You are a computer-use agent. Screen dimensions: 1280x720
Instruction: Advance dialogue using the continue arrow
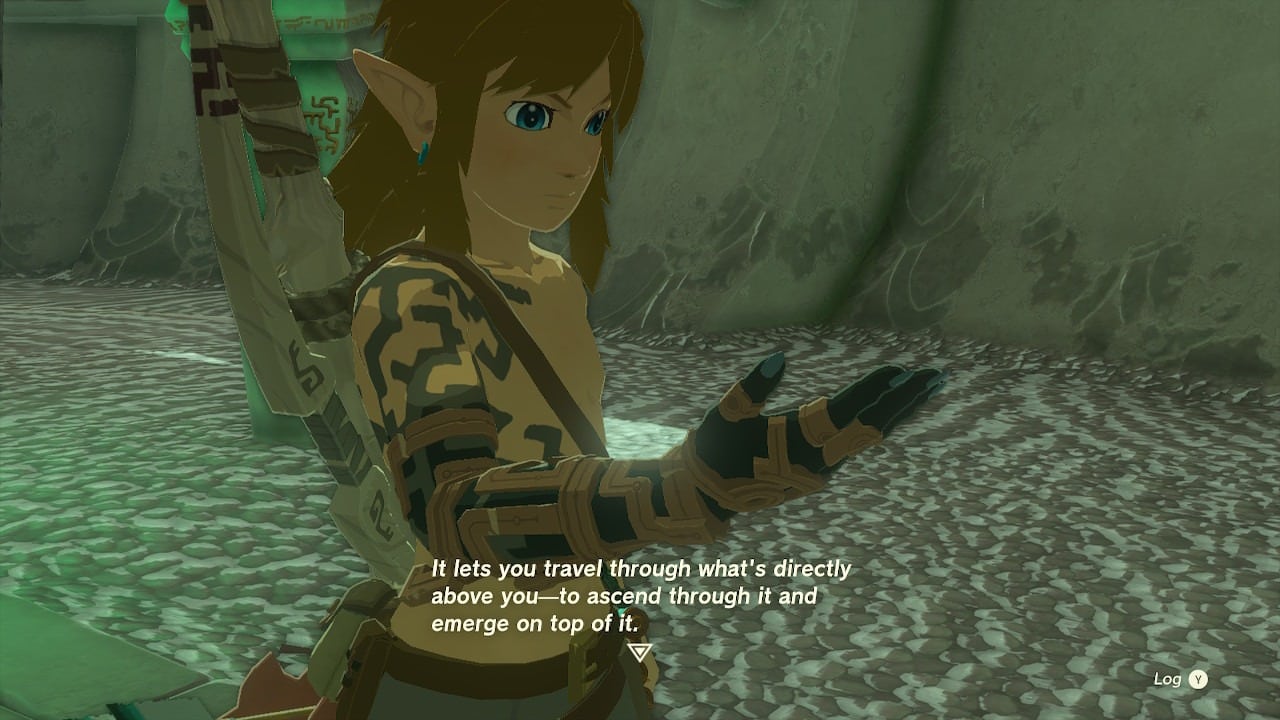(x=640, y=652)
